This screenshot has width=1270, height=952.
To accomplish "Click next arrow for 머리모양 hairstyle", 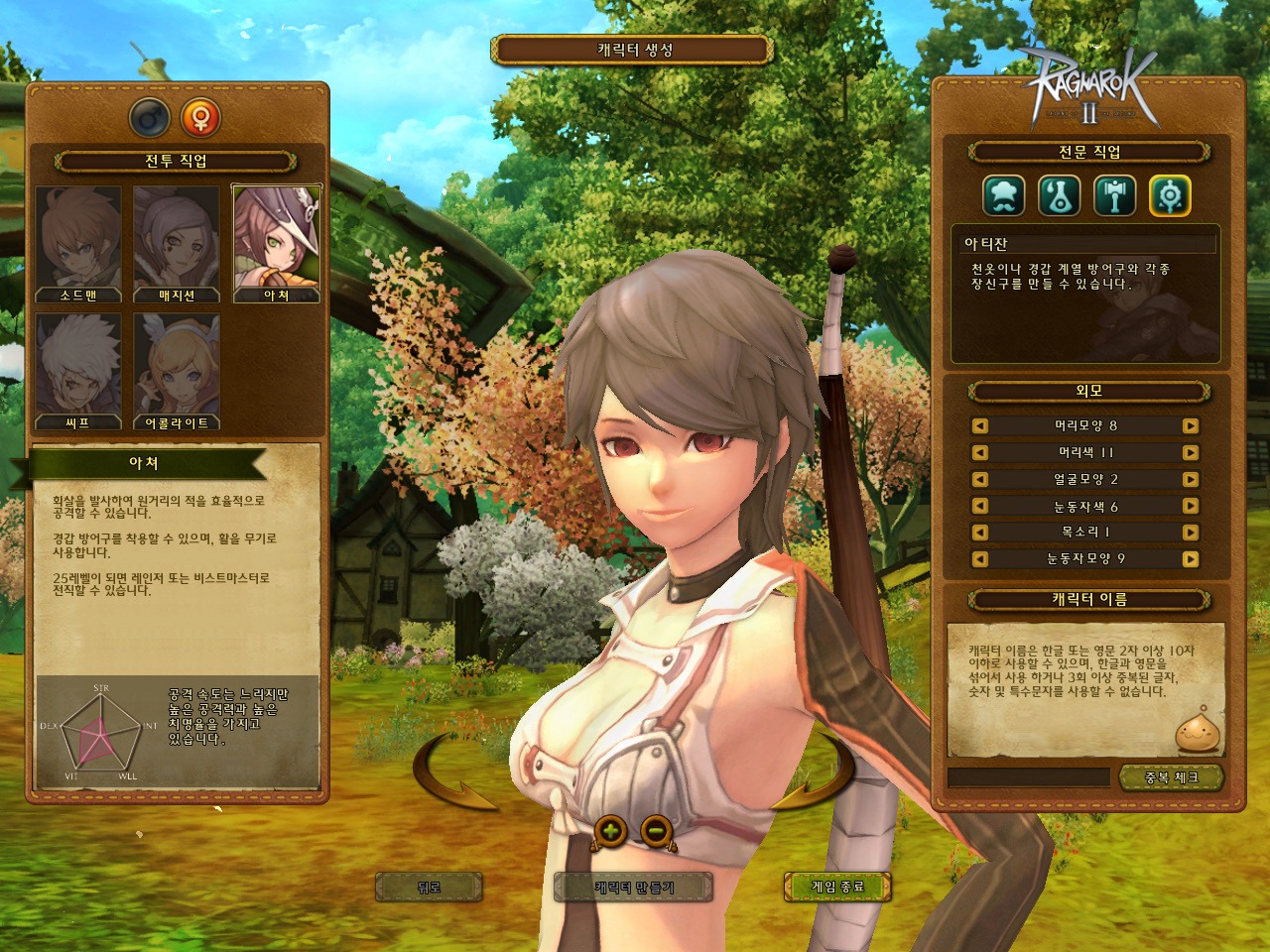I will click(1191, 426).
